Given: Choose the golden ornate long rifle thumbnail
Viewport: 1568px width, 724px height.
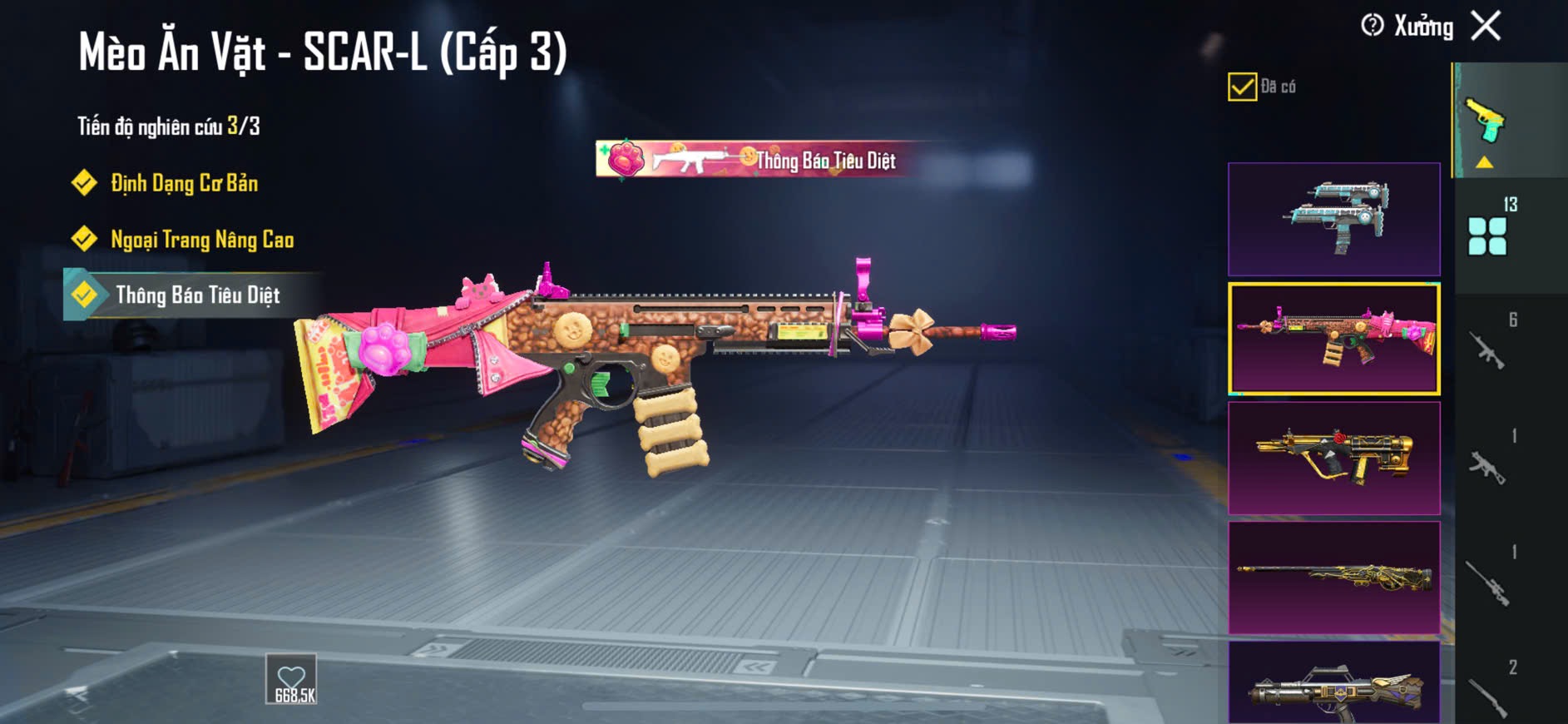Looking at the screenshot, I should click(x=1333, y=578).
